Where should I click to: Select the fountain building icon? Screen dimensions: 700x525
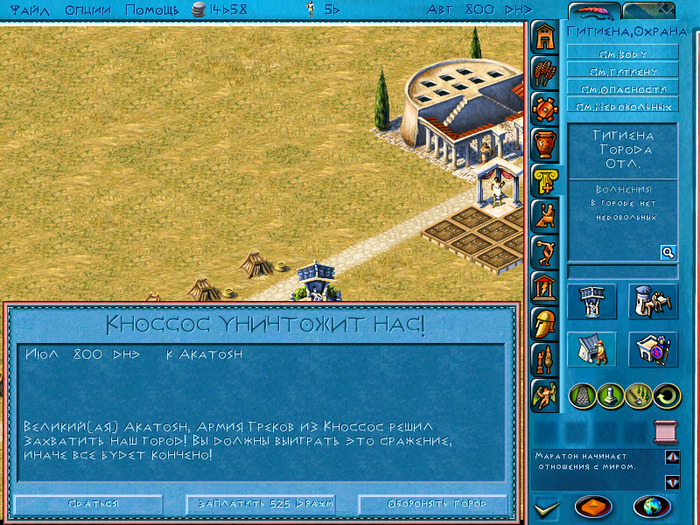click(588, 301)
